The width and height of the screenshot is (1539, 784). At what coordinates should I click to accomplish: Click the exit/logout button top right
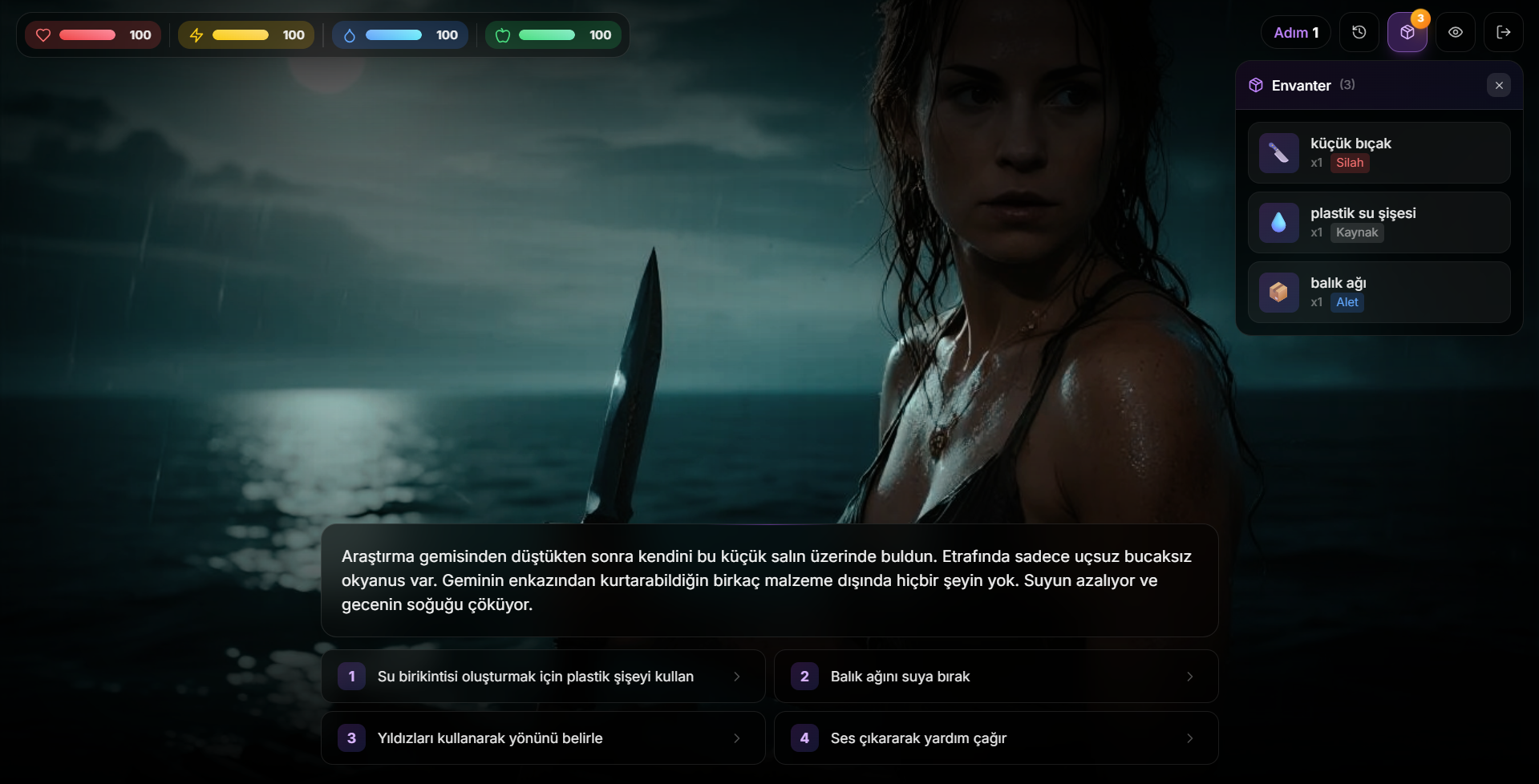point(1504,31)
